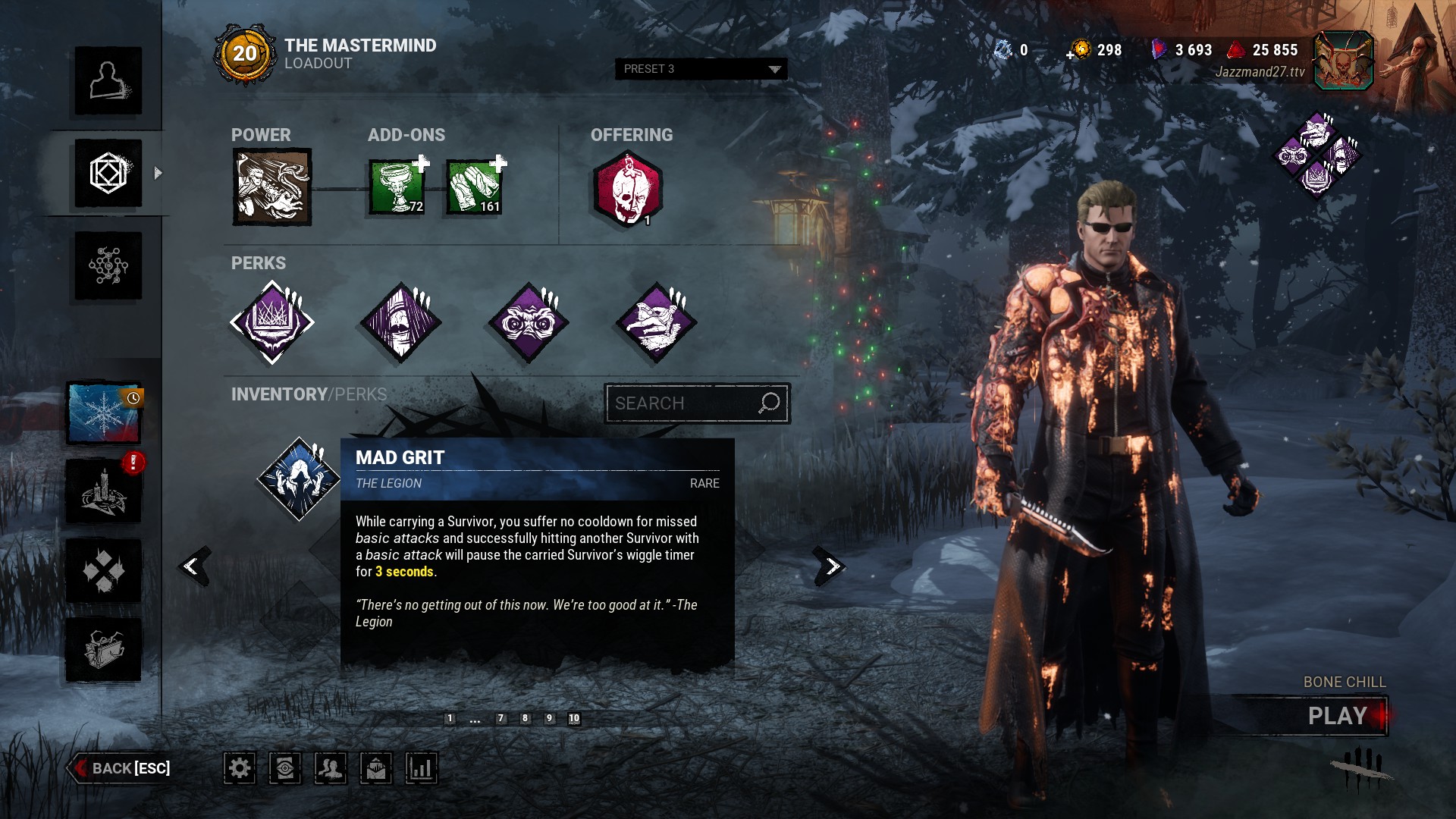Screen dimensions: 1456x819
Task: Click the perk search field
Action: click(x=682, y=403)
